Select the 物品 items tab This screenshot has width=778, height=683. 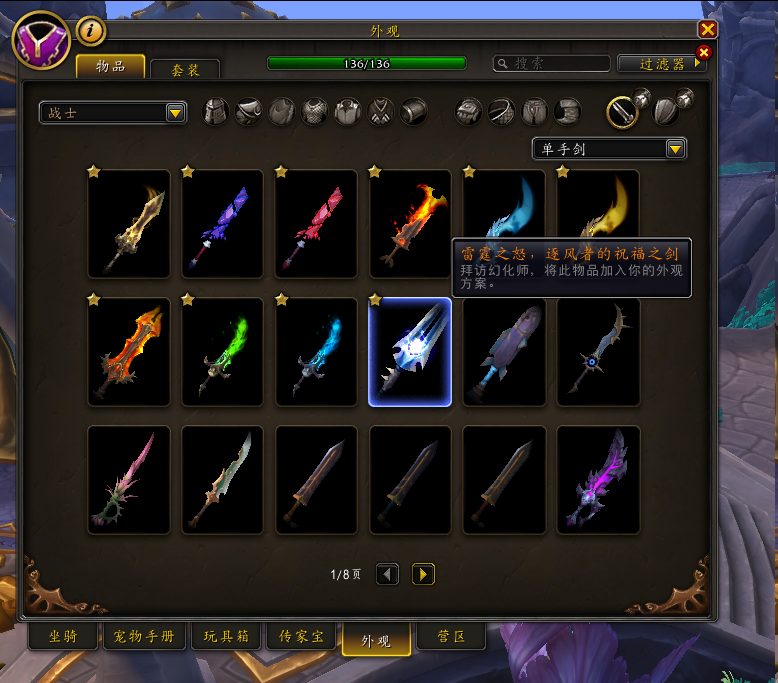(110, 66)
